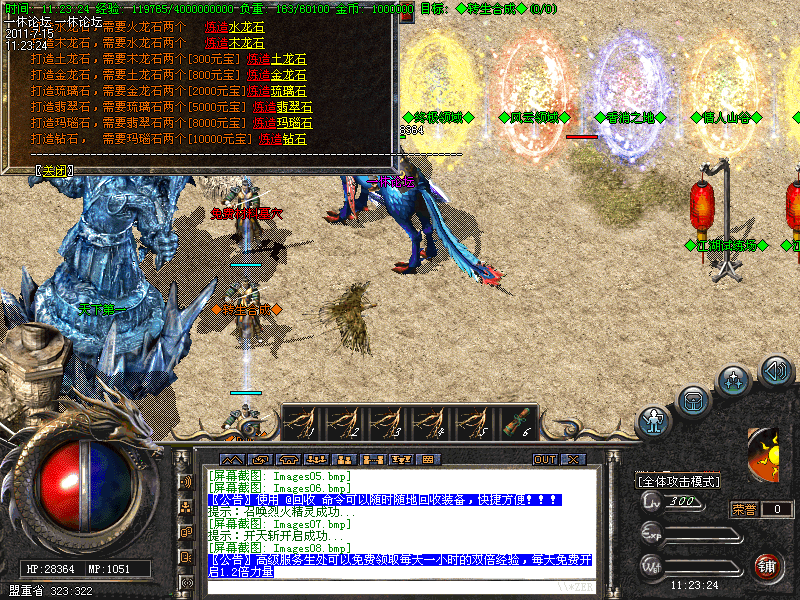
Task: Close the stone forging dialog via 关闭
Action: click(54, 170)
